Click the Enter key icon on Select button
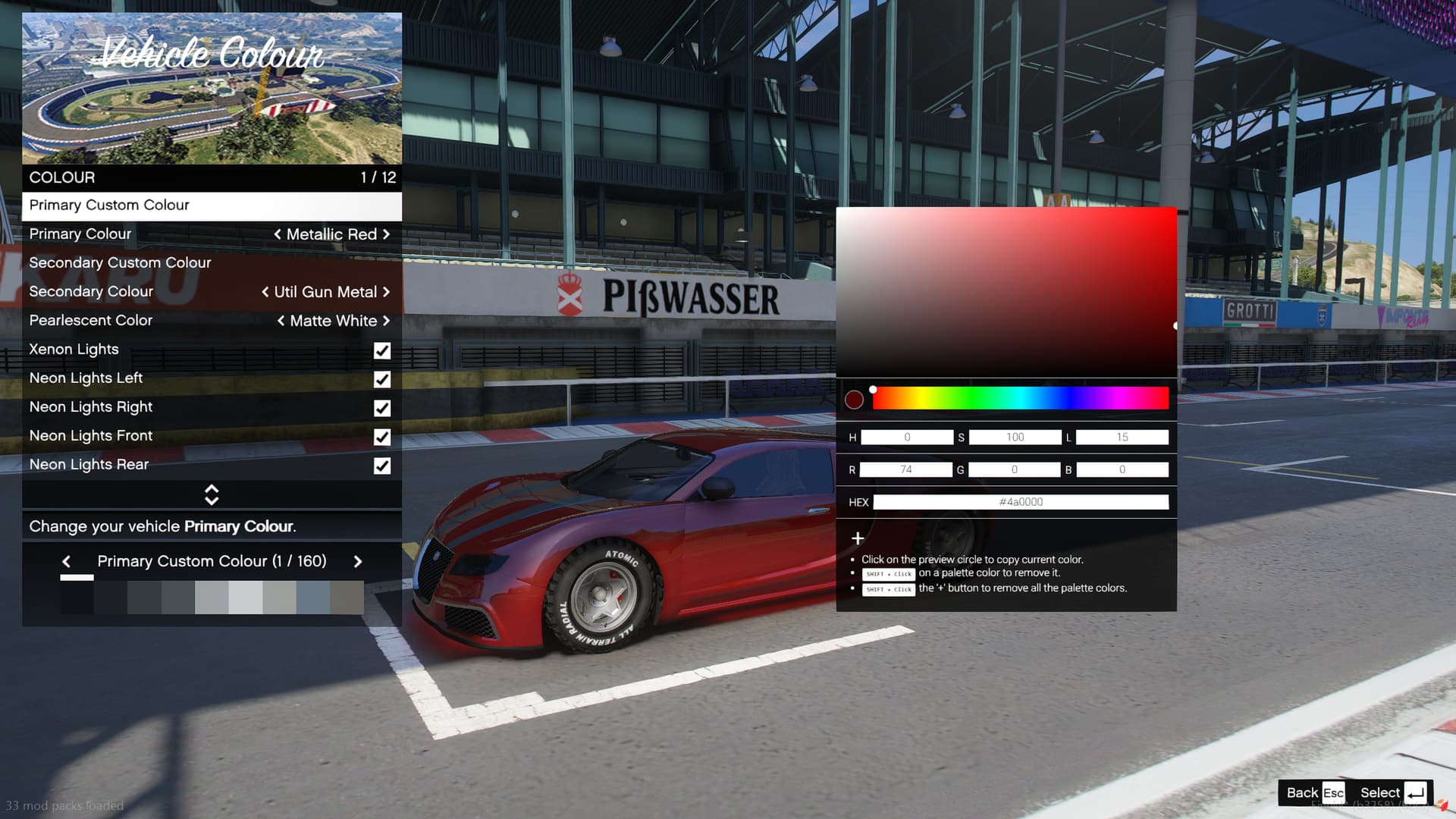This screenshot has height=819, width=1456. (1417, 792)
